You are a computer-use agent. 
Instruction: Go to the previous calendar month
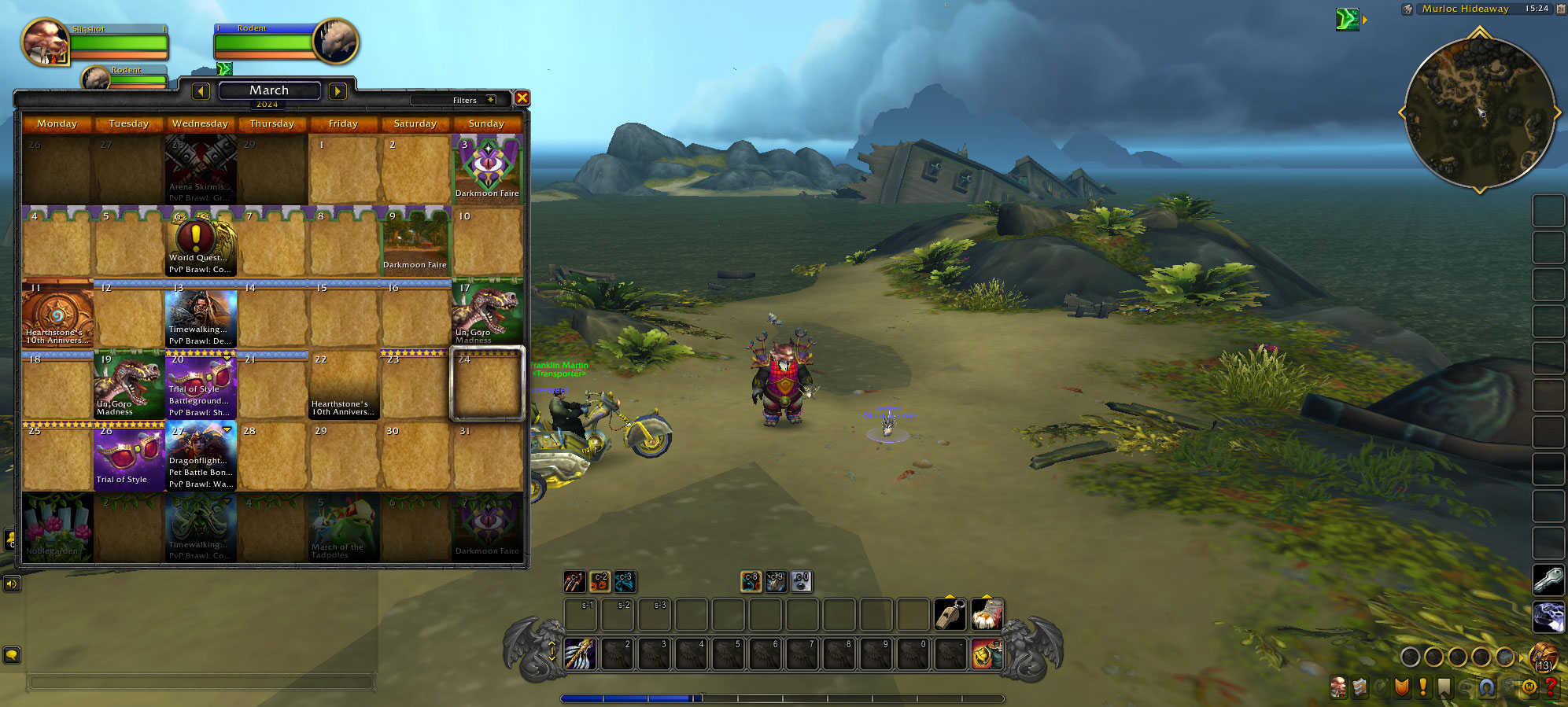[201, 91]
